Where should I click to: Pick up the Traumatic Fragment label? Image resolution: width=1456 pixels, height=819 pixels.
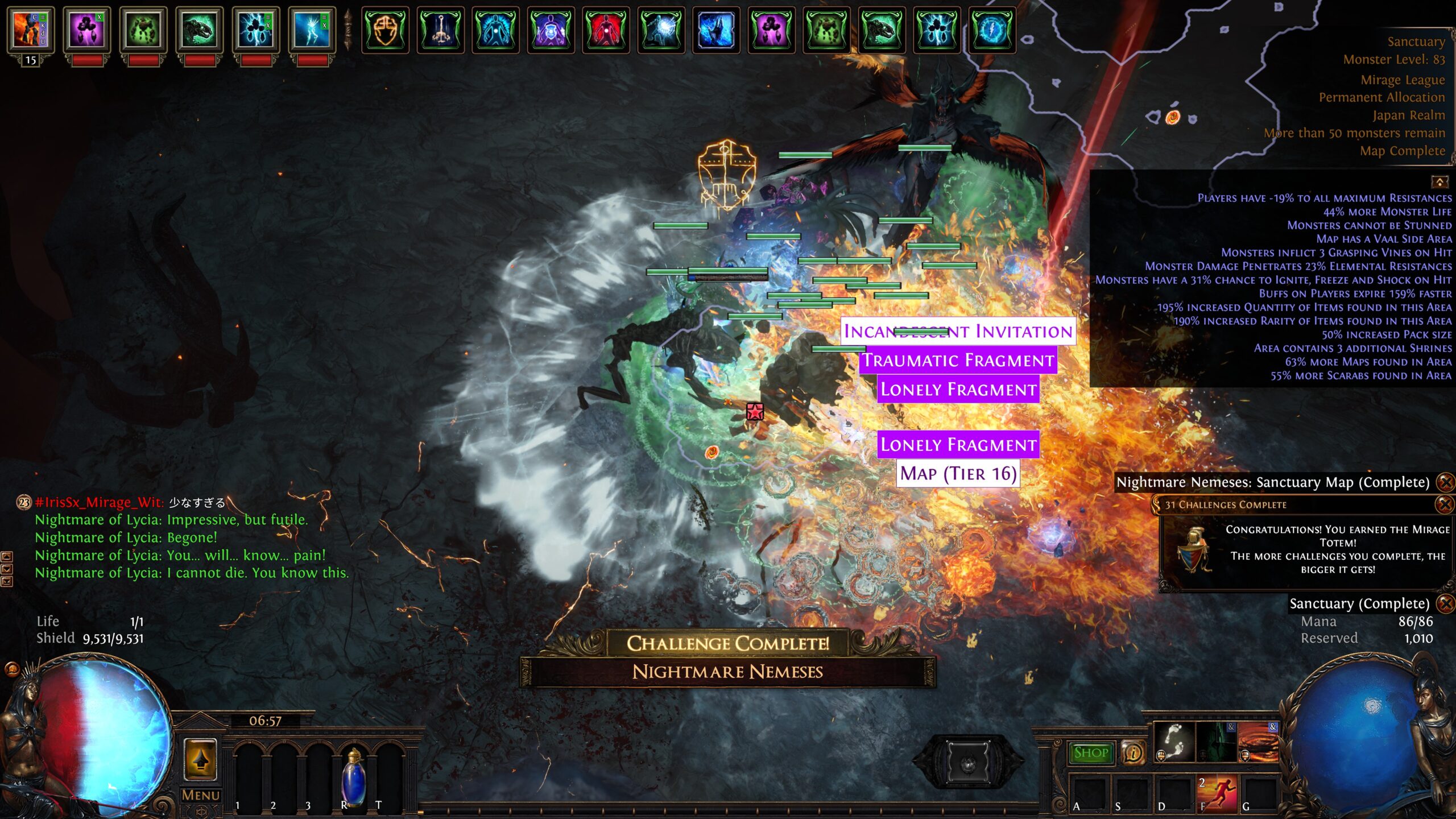[x=958, y=360]
